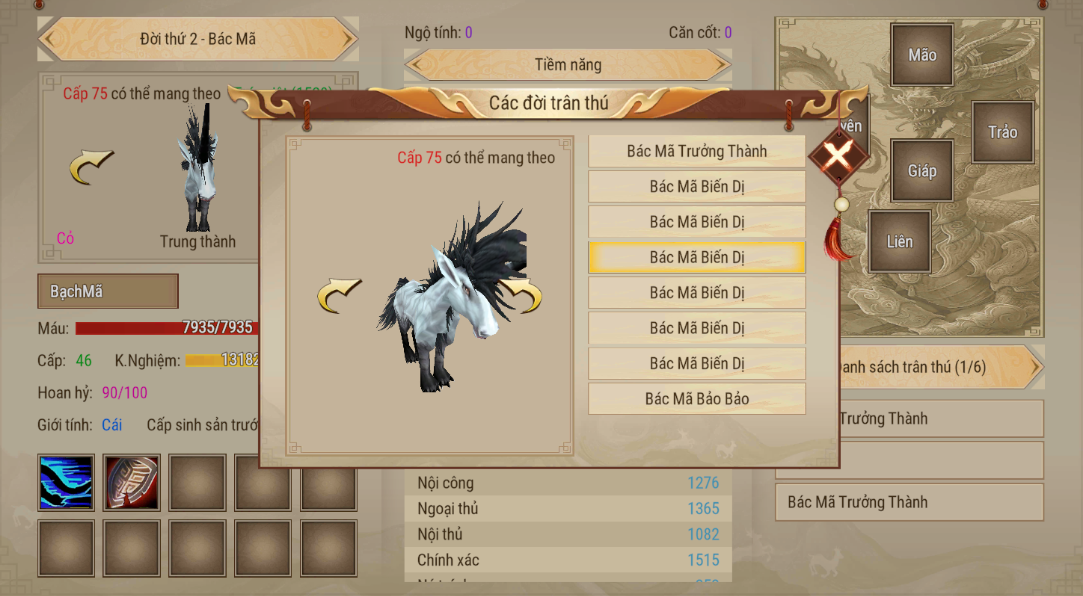Select the Giáp armor slot
Screen dimensions: 1083x596
922,171
